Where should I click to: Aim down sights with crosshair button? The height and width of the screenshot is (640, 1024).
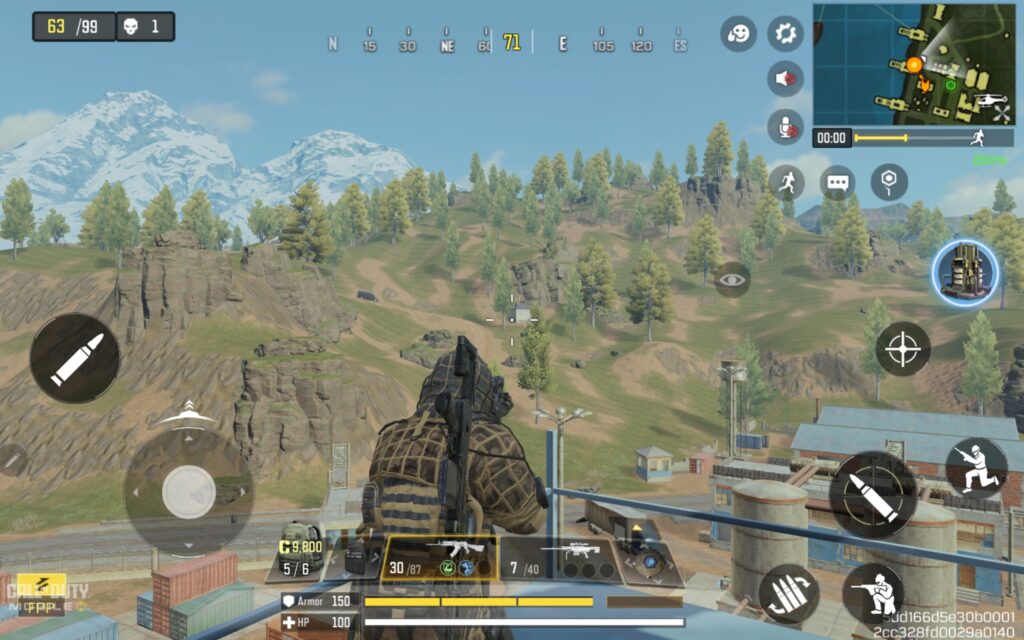point(903,349)
